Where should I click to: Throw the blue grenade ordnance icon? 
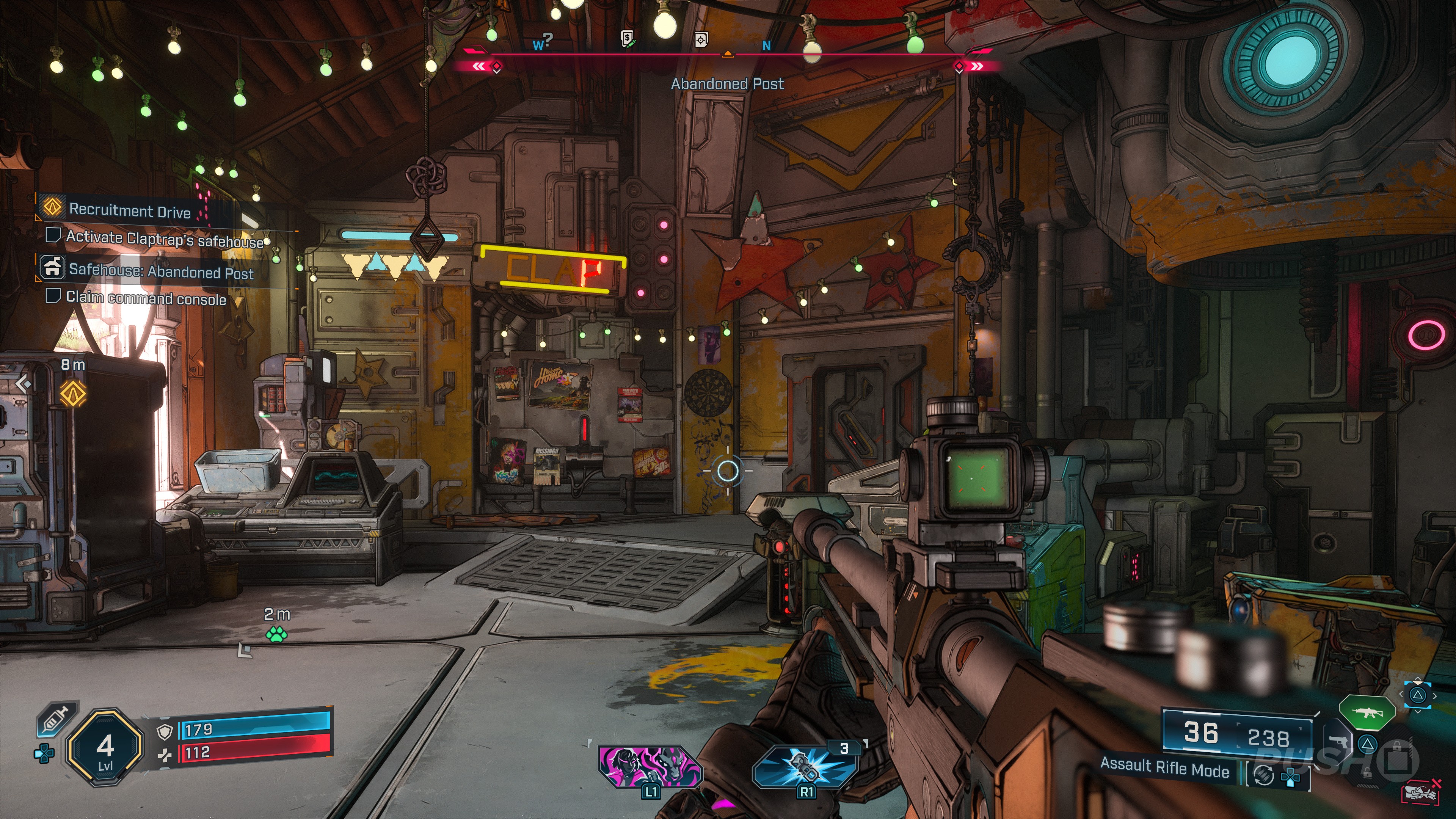(805, 766)
